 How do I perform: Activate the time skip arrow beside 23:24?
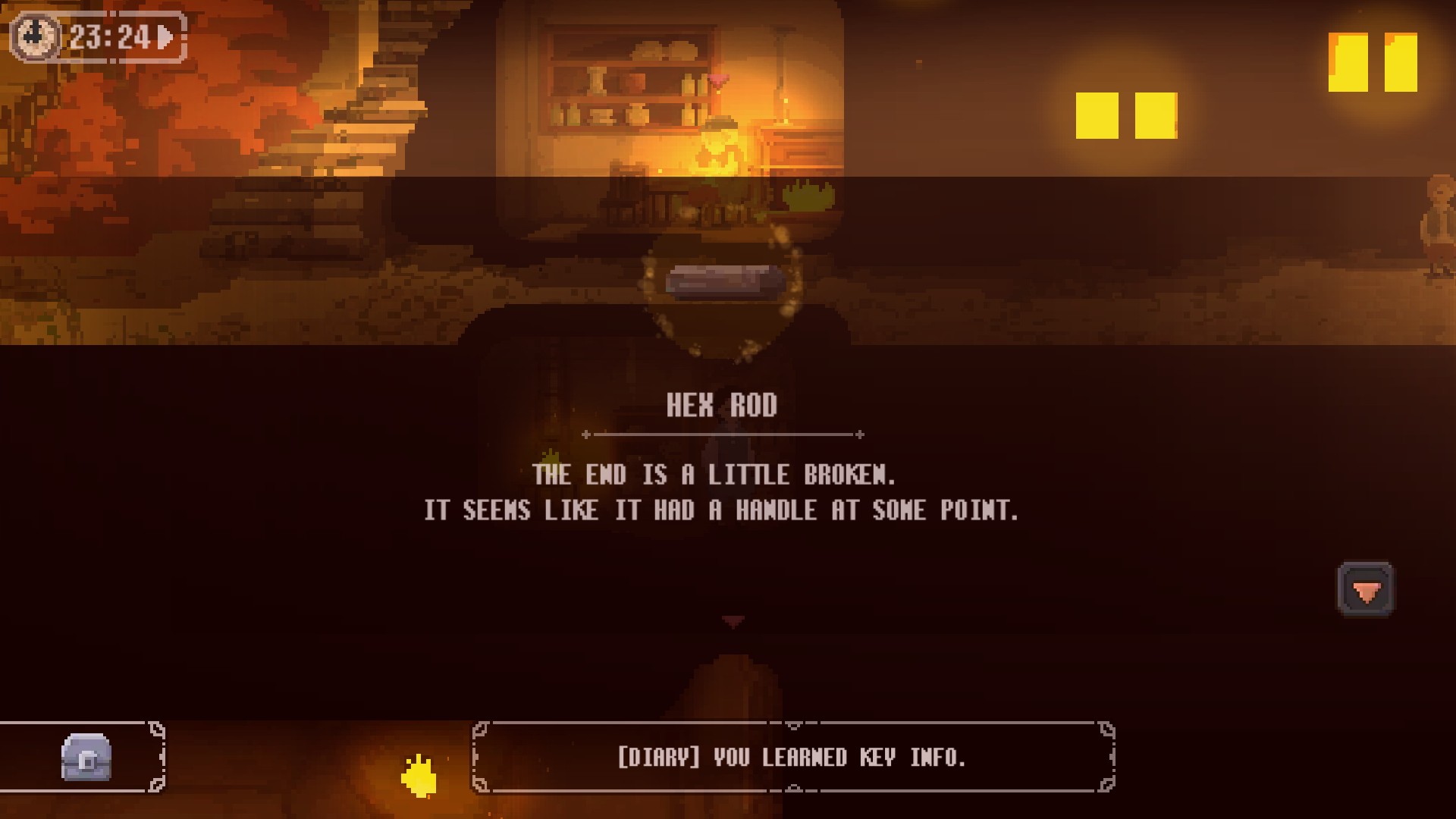click(166, 36)
